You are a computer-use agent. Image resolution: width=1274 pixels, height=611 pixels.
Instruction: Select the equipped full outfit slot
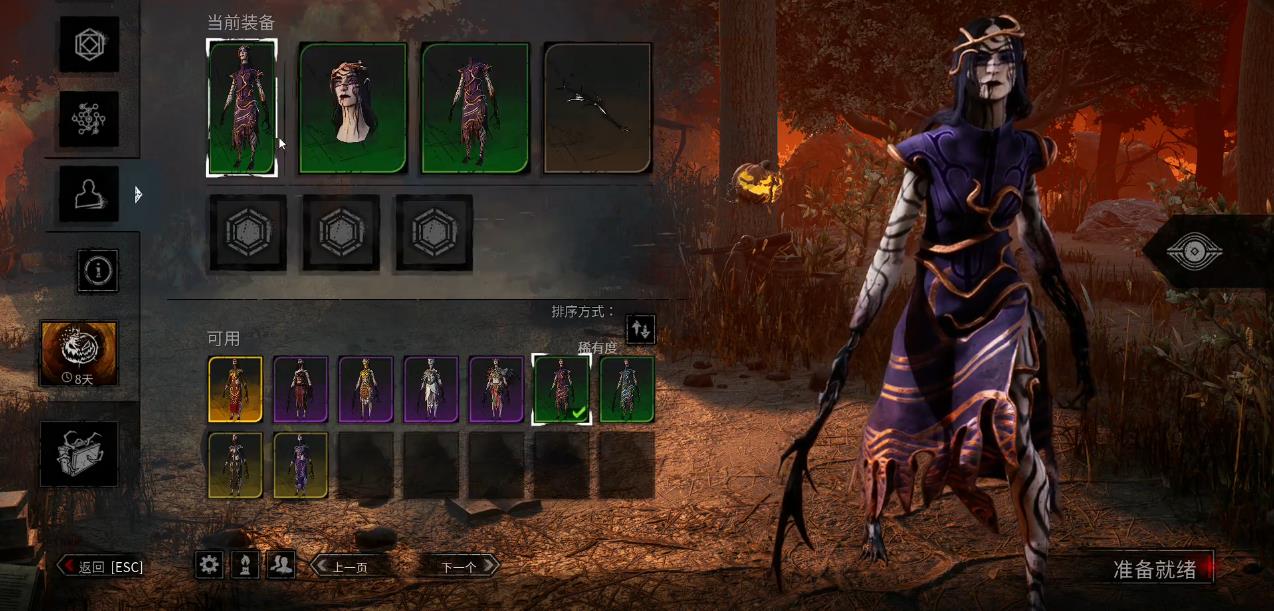241,108
